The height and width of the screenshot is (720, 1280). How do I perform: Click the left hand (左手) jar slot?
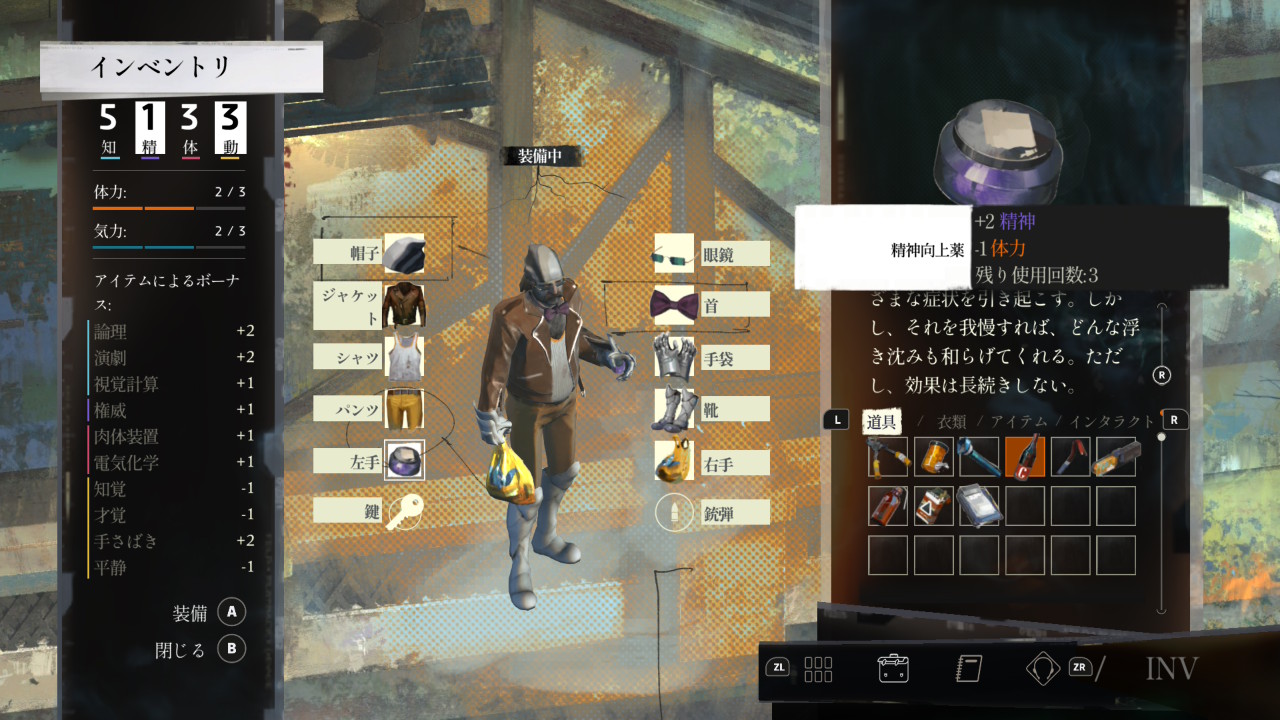click(x=404, y=460)
